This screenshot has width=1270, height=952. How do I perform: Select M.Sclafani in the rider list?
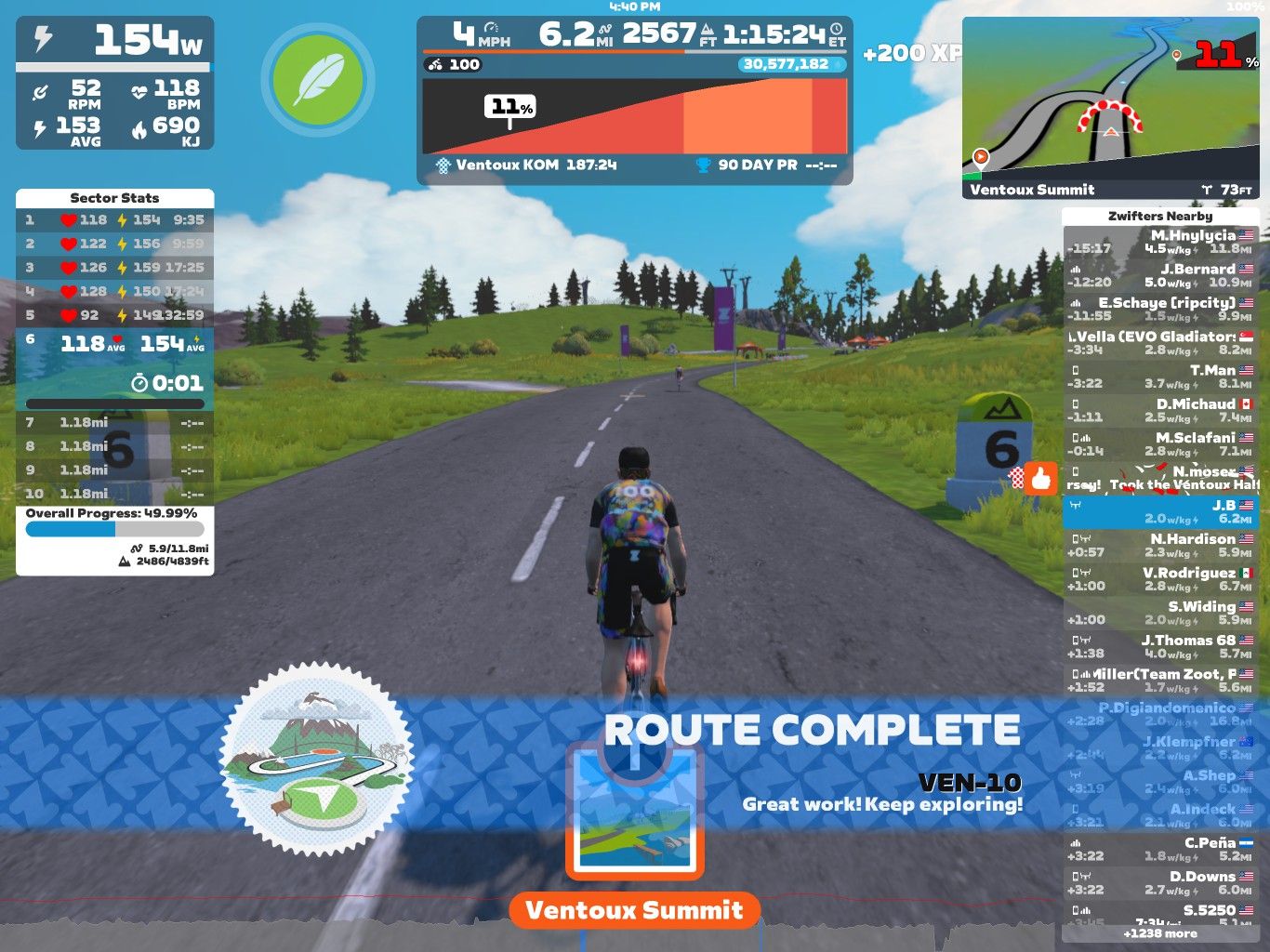[1159, 443]
